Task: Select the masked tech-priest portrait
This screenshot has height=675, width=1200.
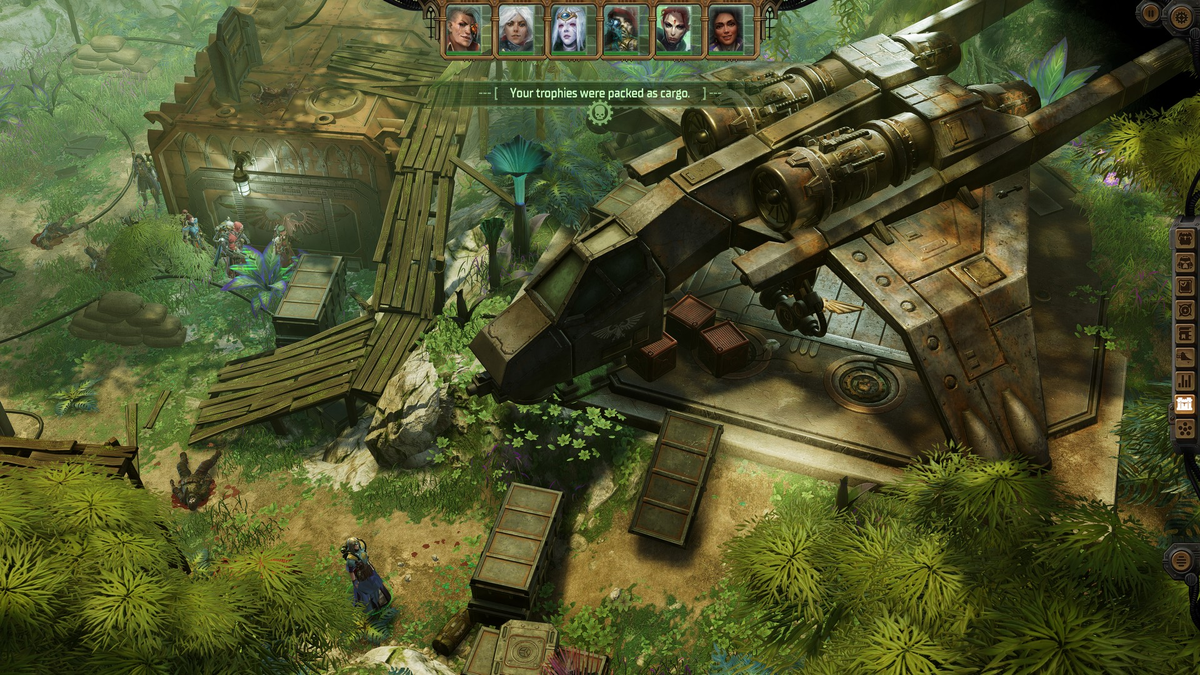Action: [x=625, y=29]
